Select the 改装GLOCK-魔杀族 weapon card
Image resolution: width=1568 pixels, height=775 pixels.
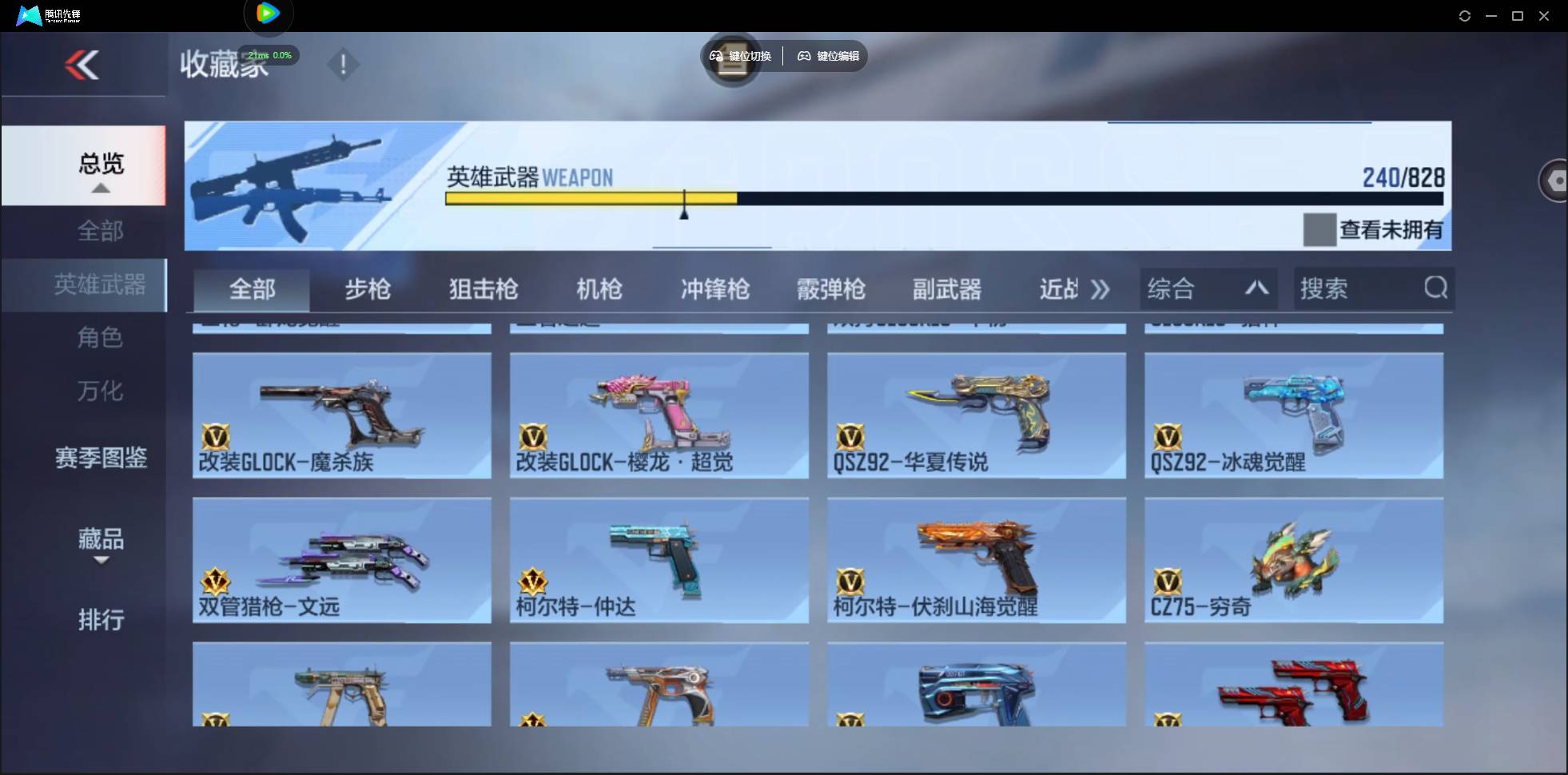(342, 415)
